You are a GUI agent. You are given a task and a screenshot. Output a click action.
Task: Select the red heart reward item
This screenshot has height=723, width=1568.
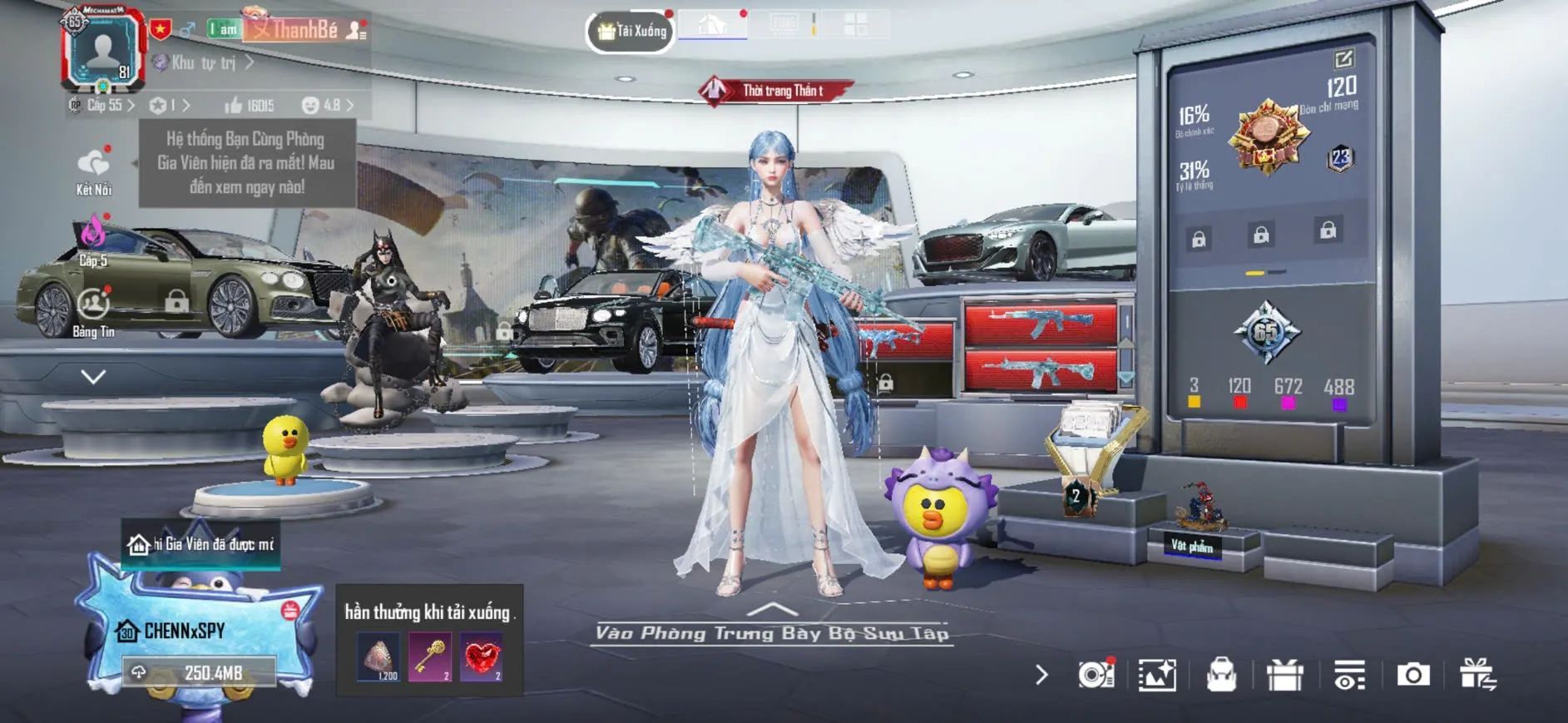[x=482, y=657]
